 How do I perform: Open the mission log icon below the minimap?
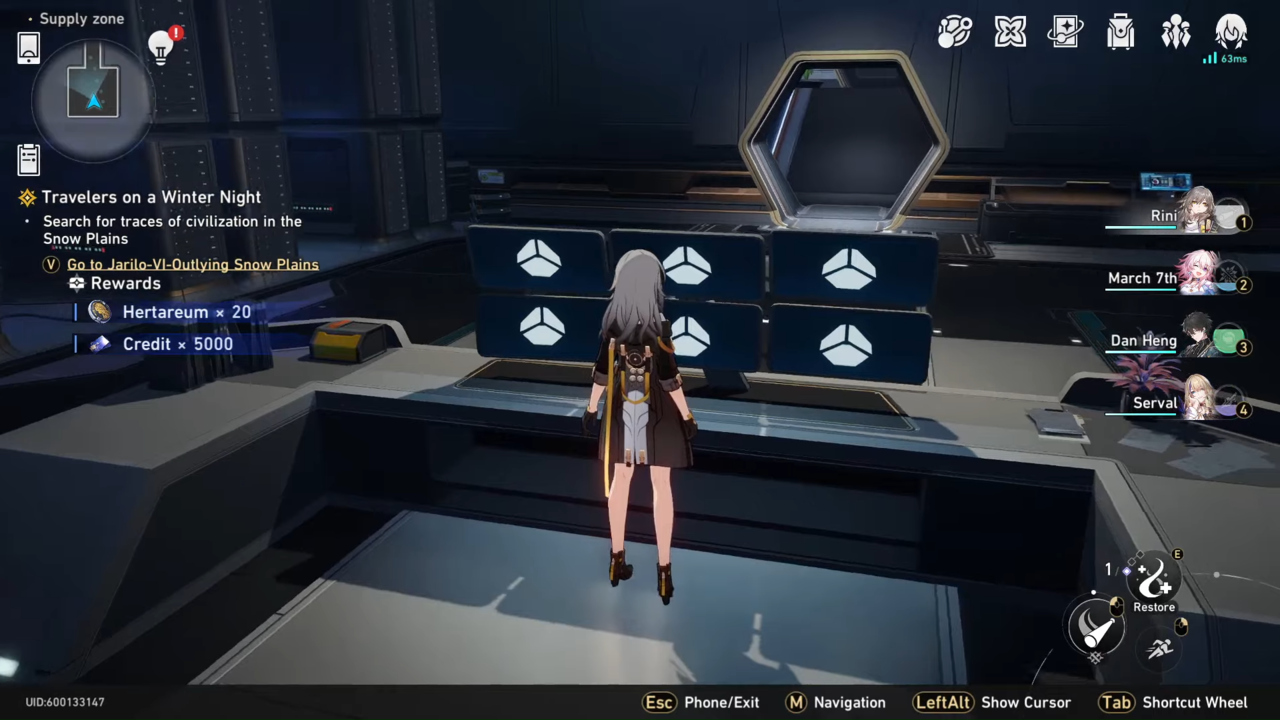point(28,158)
